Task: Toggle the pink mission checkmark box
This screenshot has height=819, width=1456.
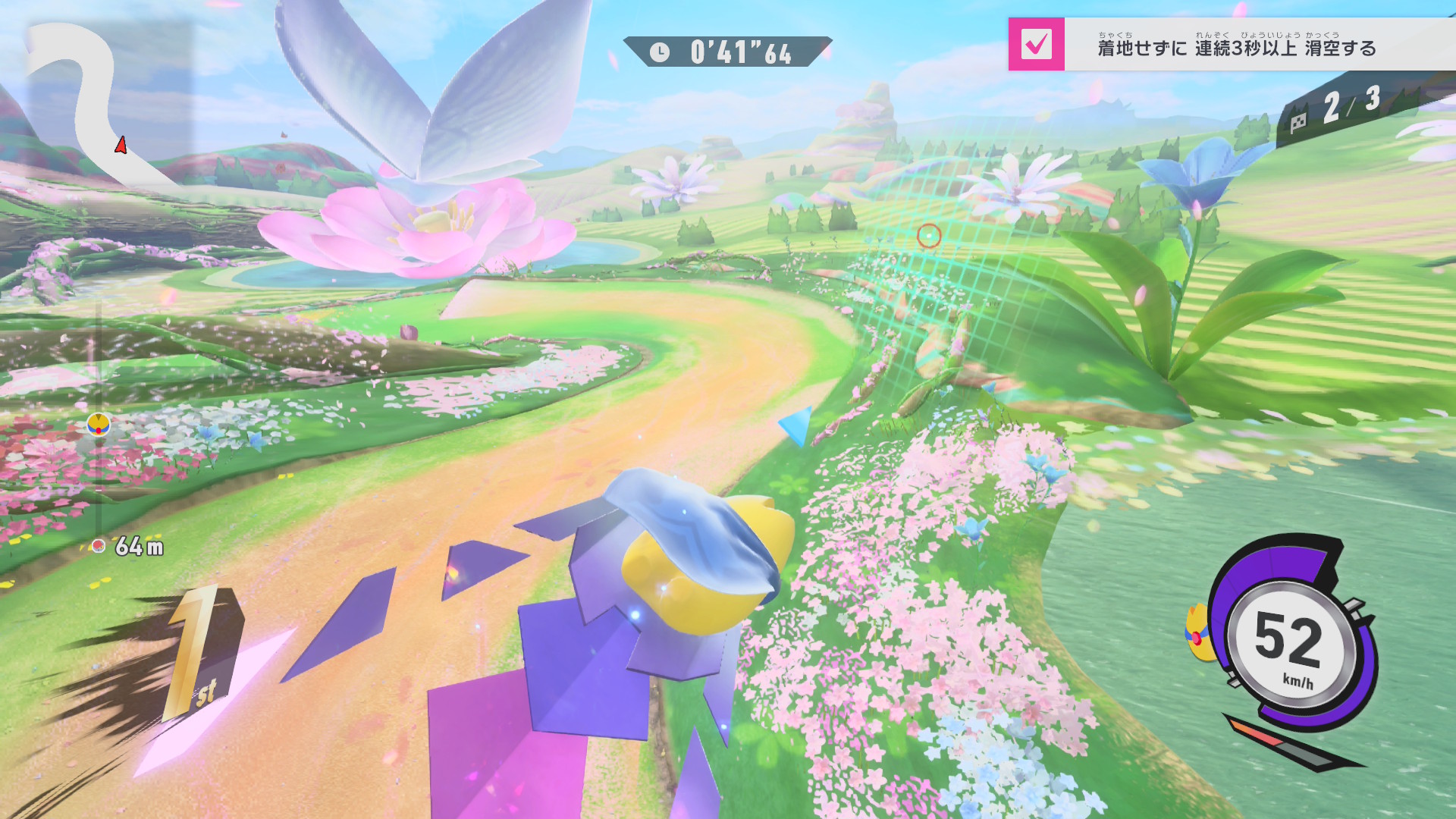Action: coord(1036,44)
